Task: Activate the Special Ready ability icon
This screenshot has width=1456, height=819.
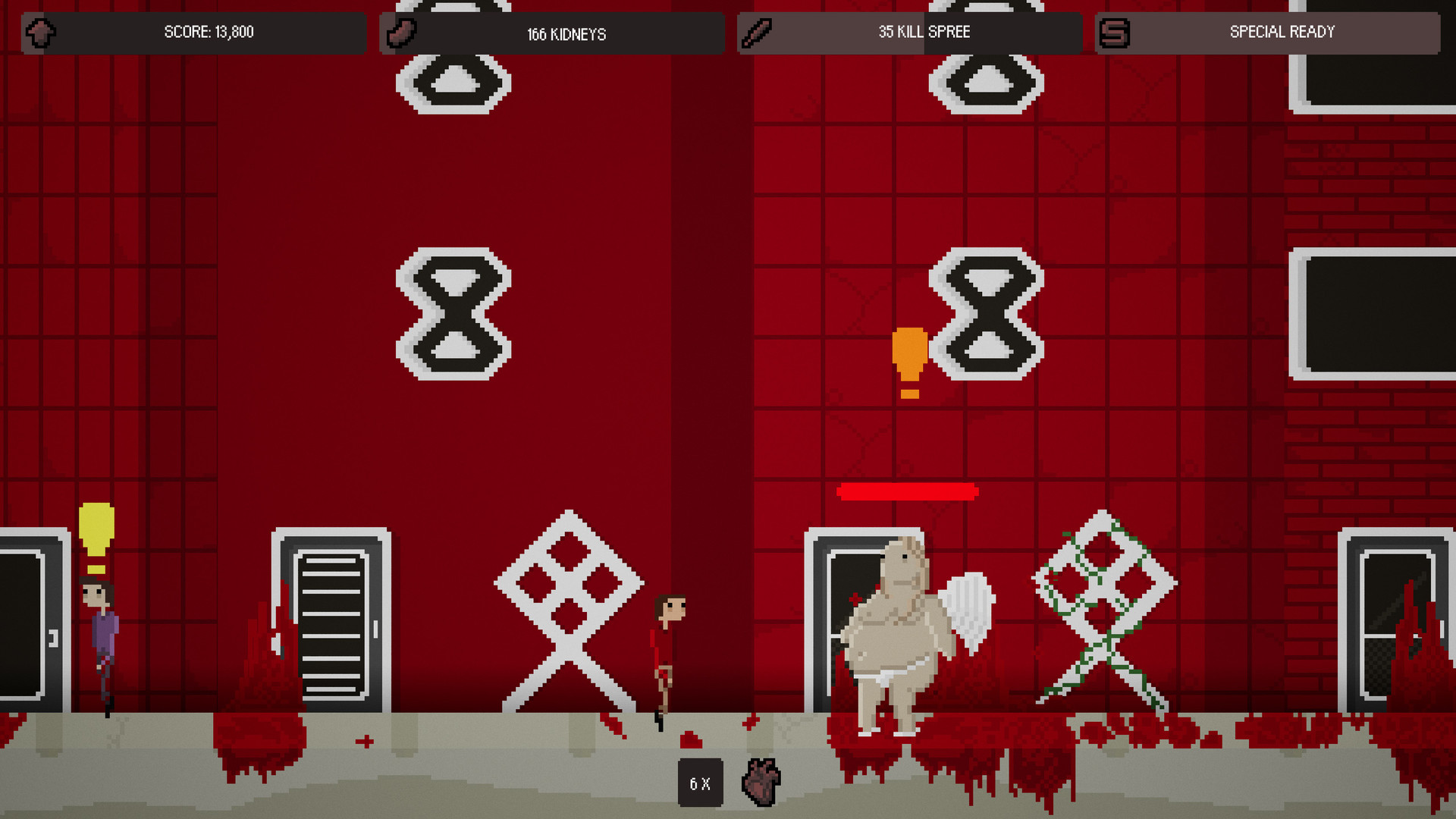Action: [x=1114, y=33]
